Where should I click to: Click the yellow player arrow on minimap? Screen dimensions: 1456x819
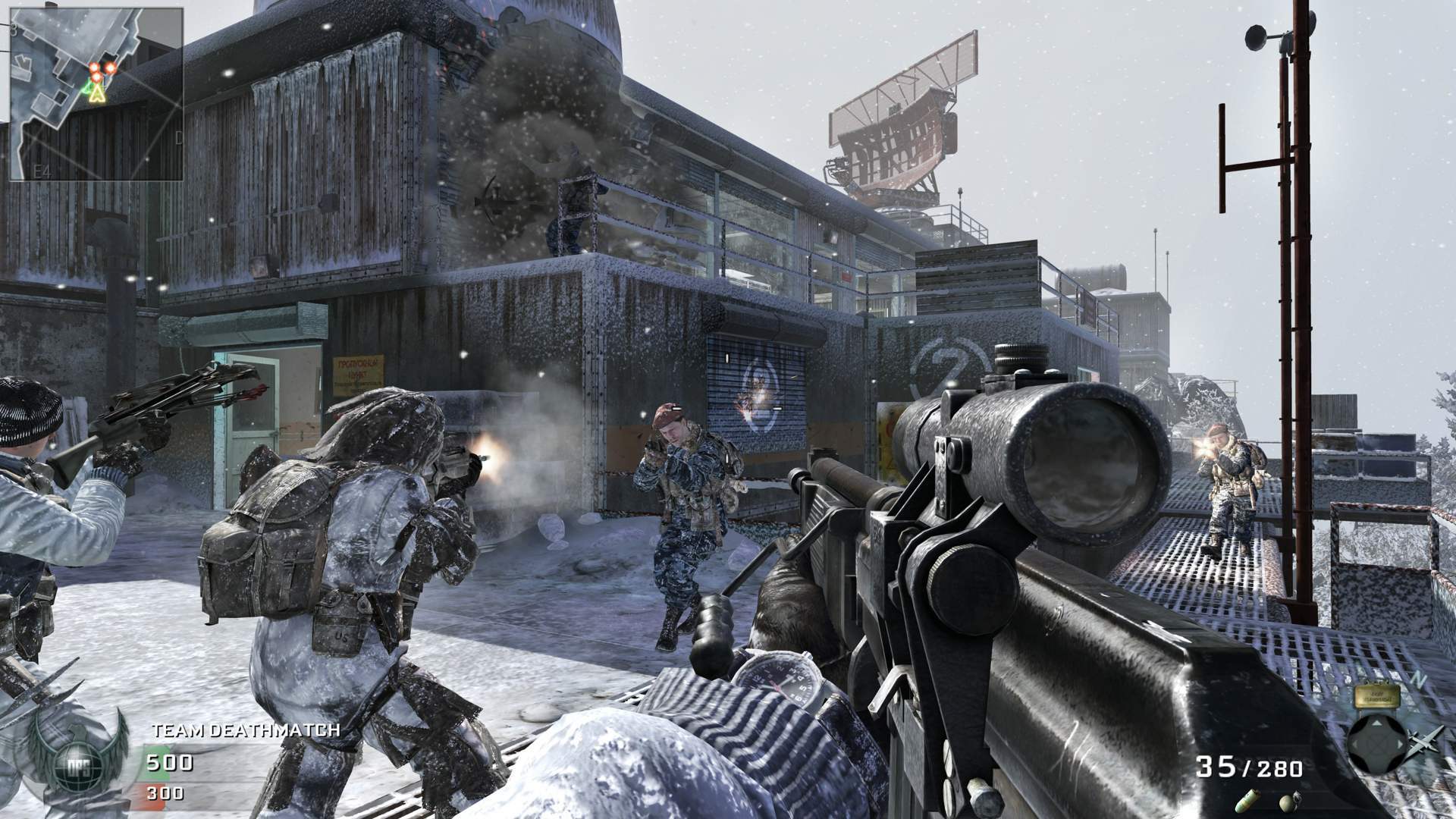(x=96, y=94)
